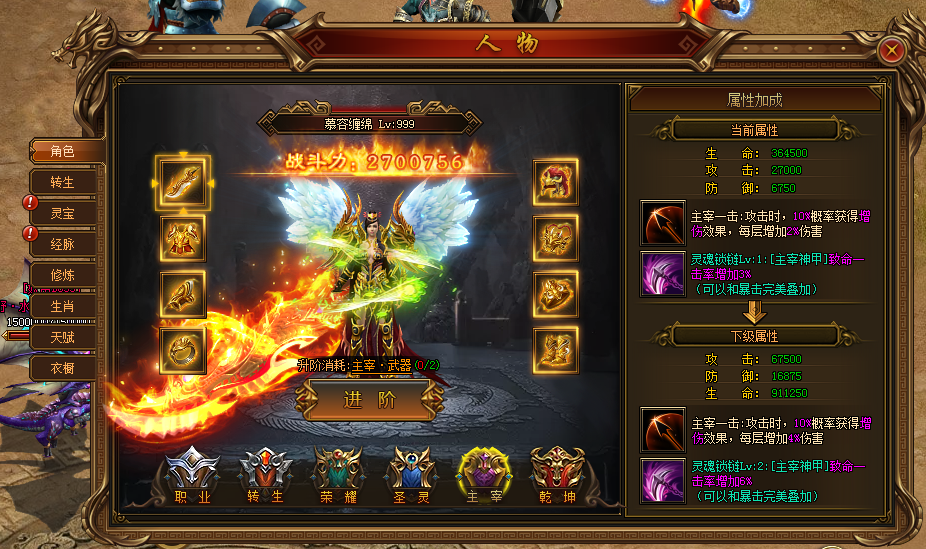Open the 职业 category emblem
The height and width of the screenshot is (549, 926).
tap(192, 475)
